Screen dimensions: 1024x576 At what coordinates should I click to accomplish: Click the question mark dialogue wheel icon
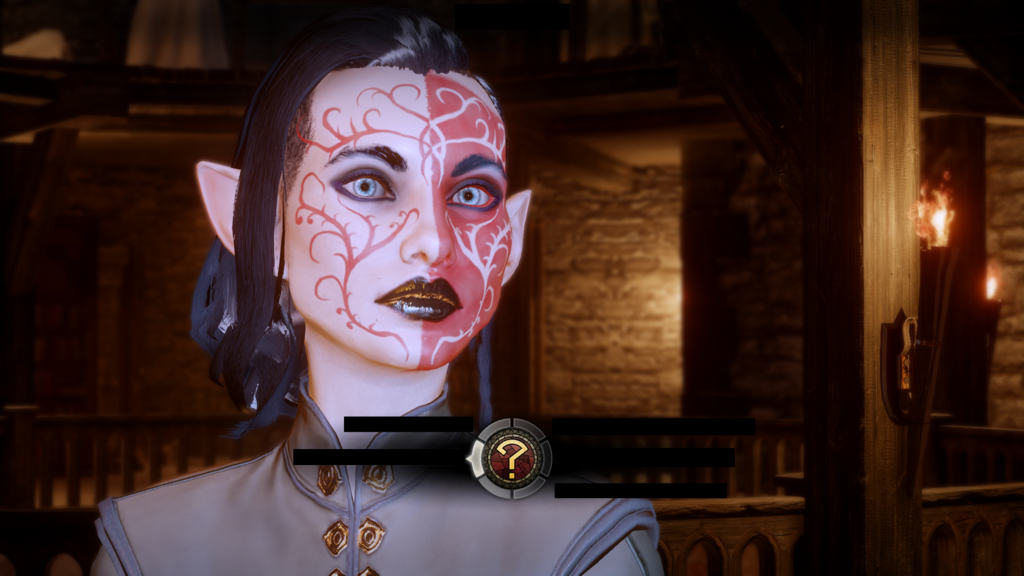(512, 459)
